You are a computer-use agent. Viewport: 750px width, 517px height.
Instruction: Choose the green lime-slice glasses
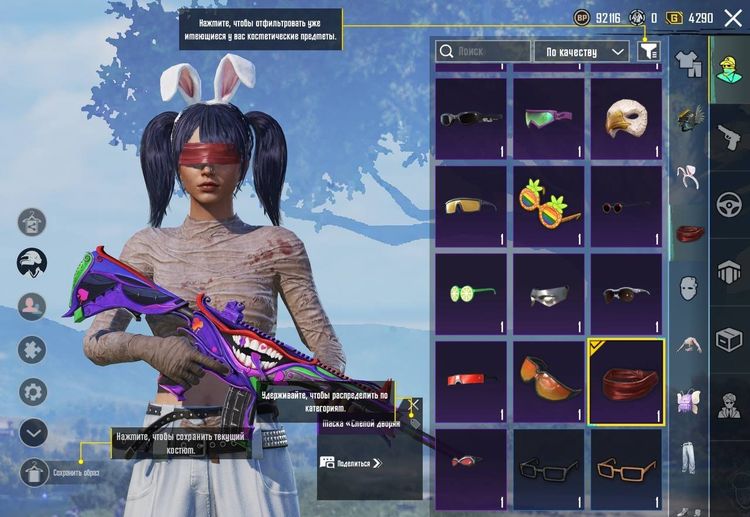[x=471, y=293]
